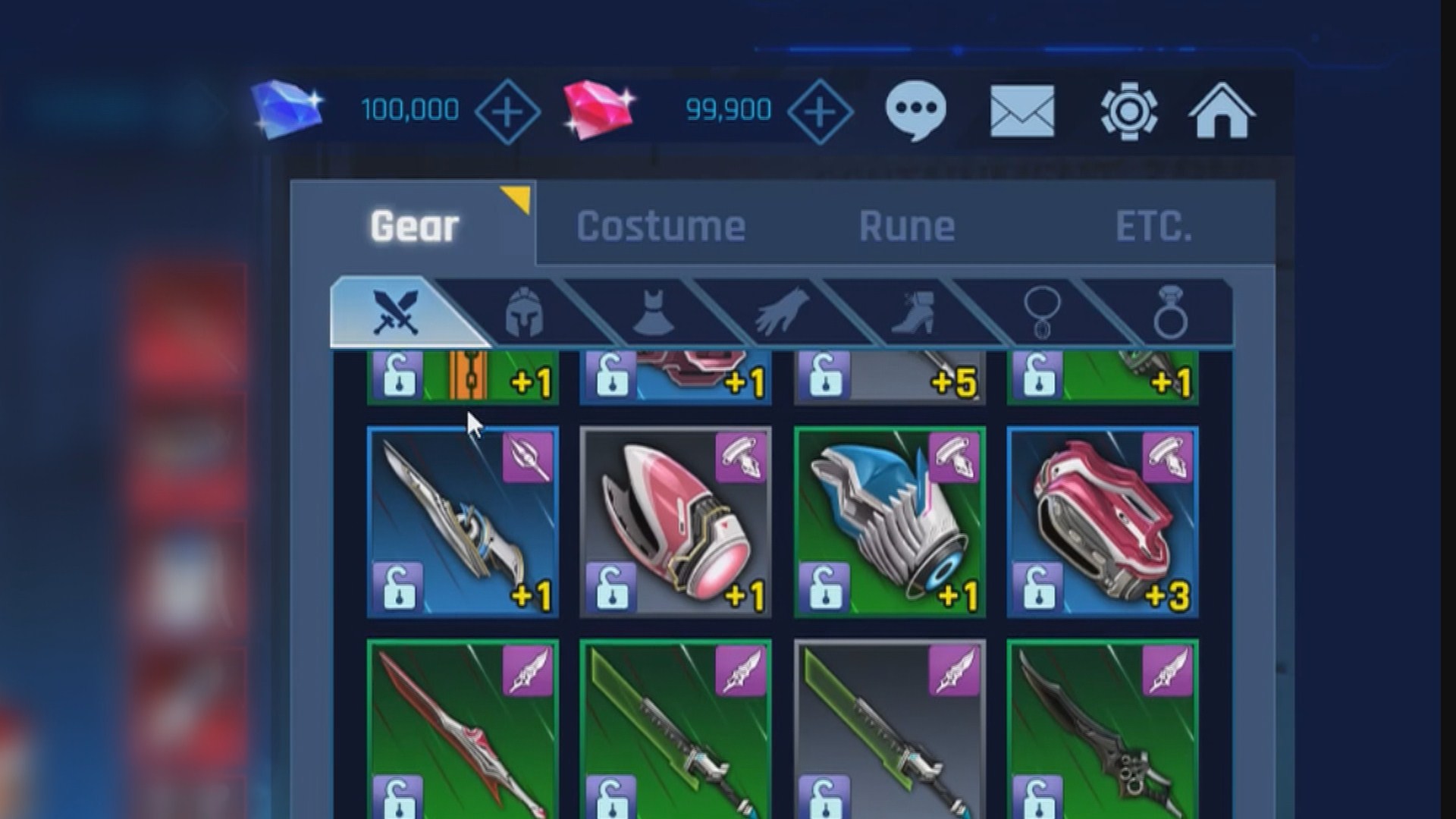
Task: Show the gloves gear category
Action: 781,312
